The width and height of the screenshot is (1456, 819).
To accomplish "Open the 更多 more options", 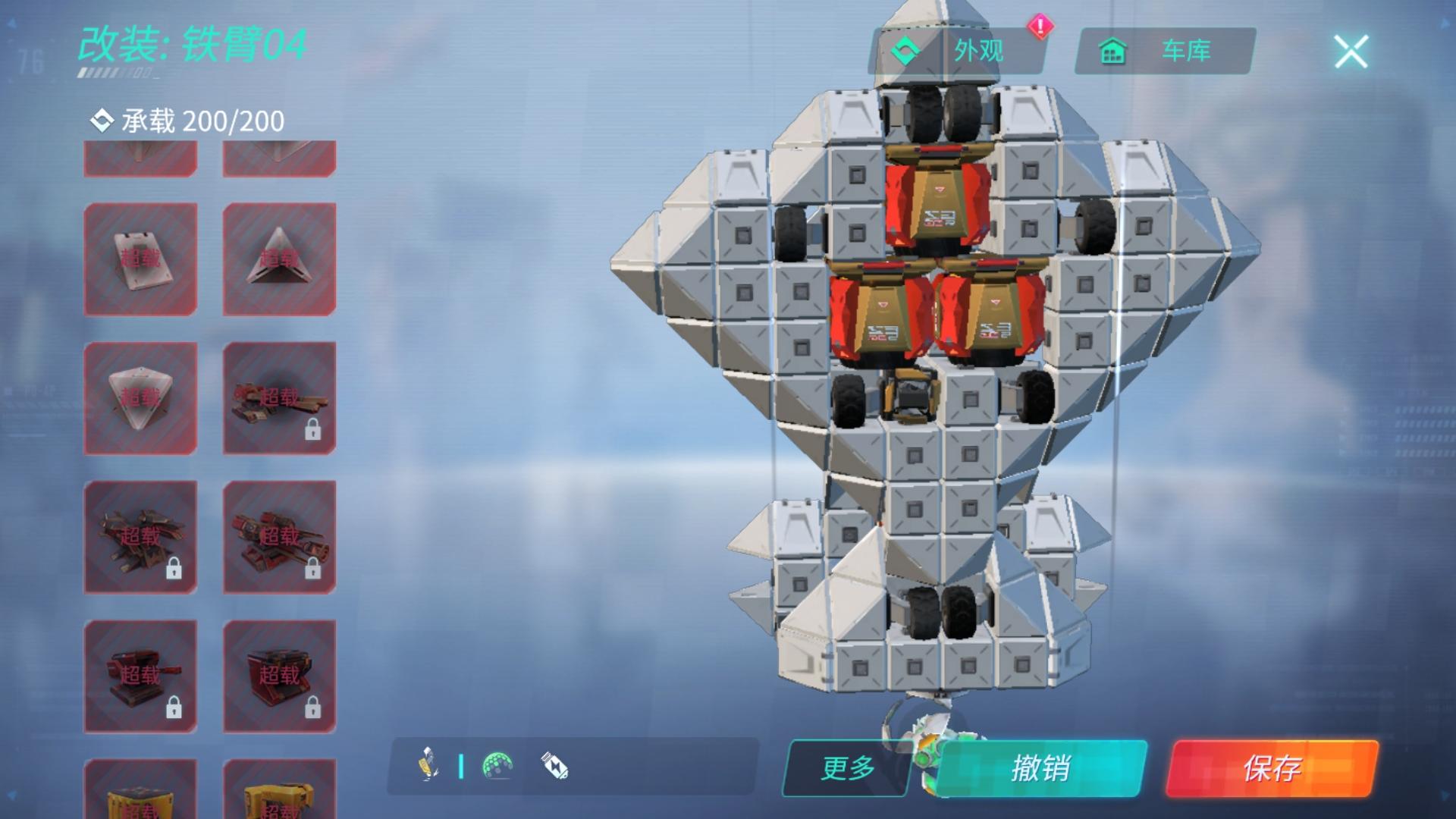I will (847, 768).
